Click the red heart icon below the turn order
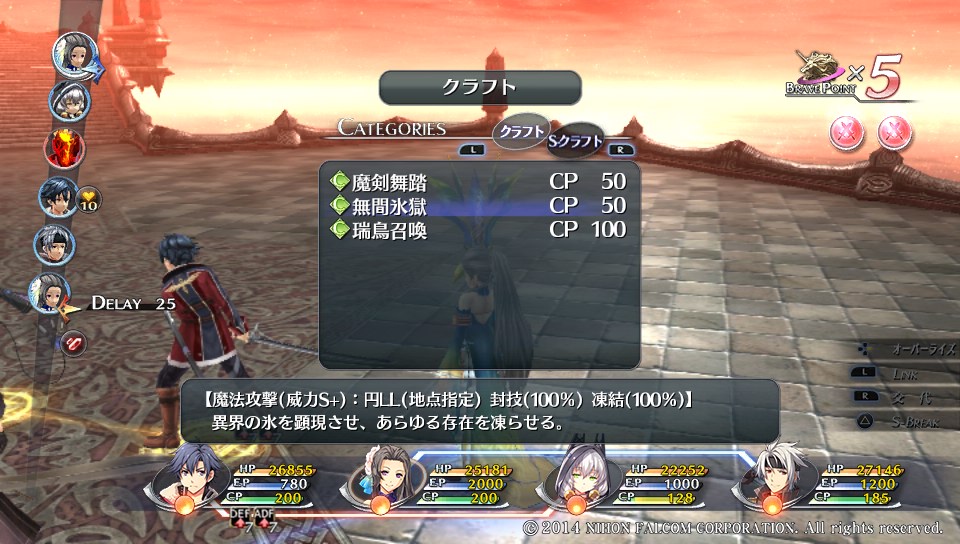Image resolution: width=960 pixels, height=544 pixels. 75,343
